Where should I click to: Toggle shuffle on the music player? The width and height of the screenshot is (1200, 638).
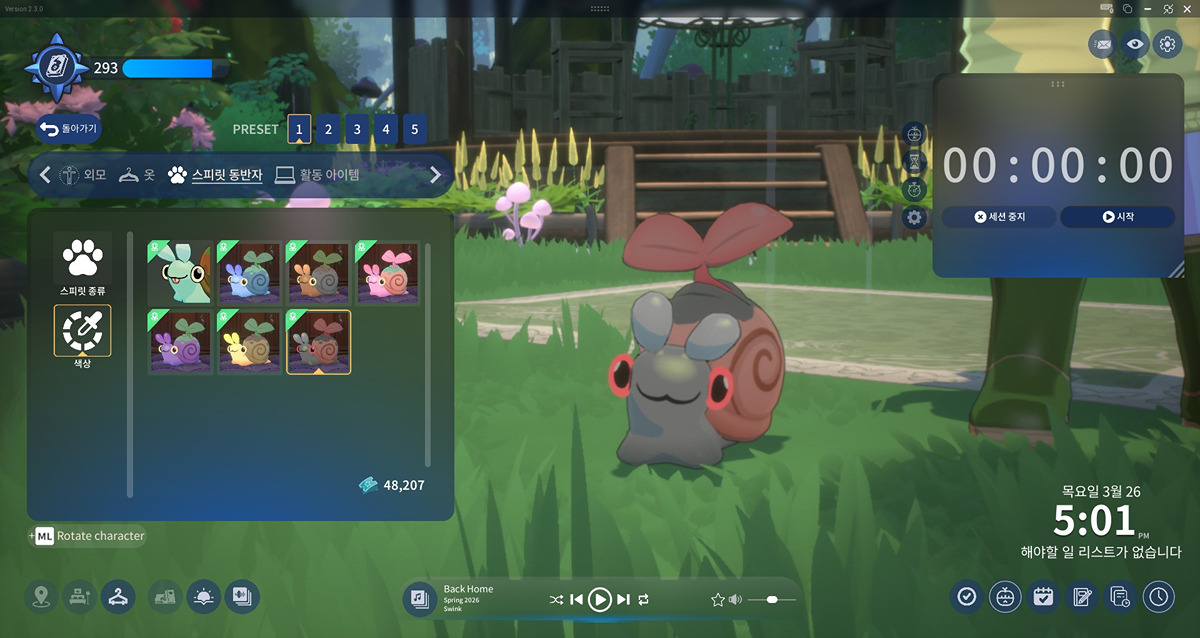tap(556, 599)
